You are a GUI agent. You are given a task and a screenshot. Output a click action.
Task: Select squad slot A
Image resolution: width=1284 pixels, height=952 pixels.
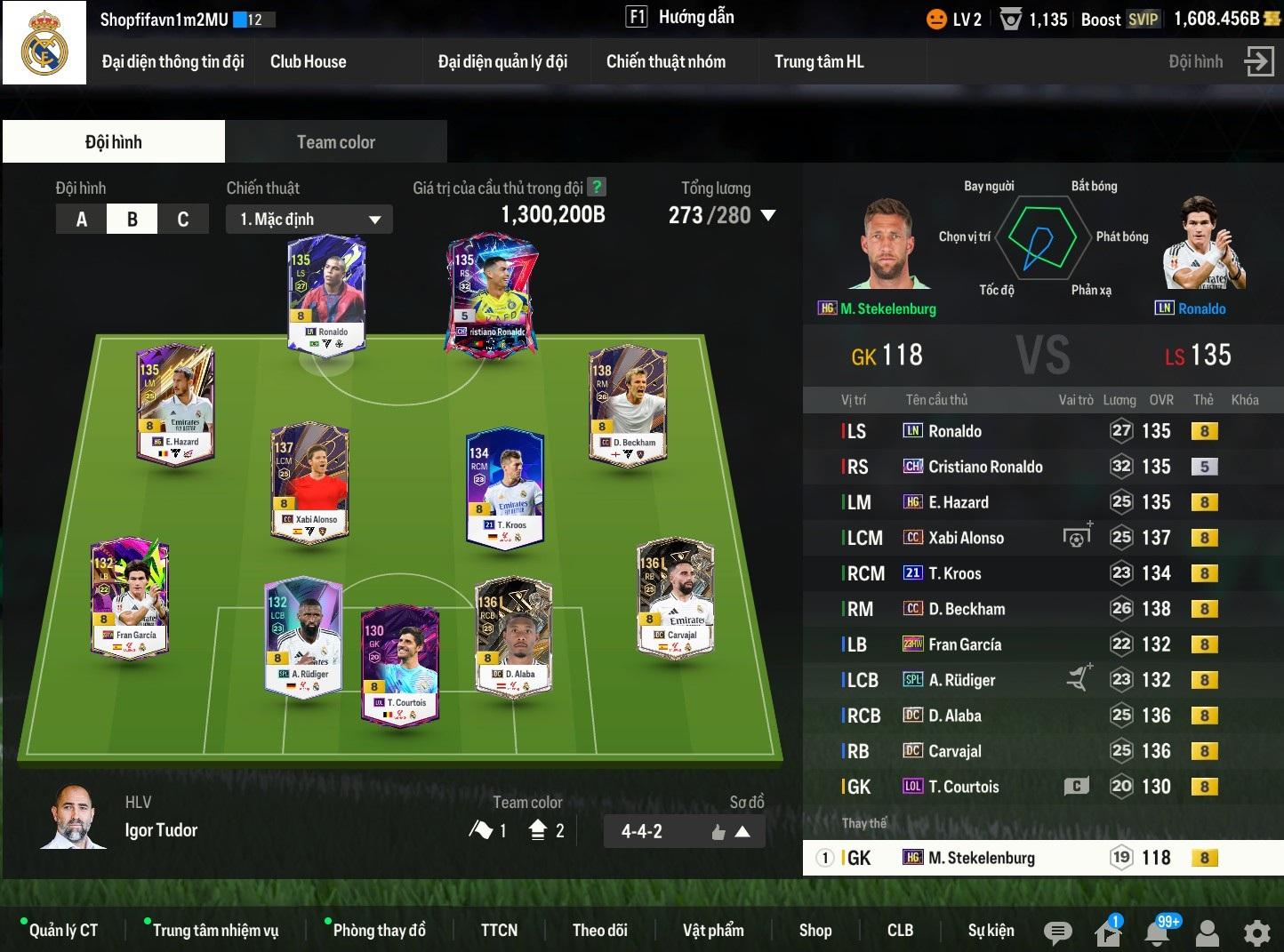pyautogui.click(x=82, y=219)
